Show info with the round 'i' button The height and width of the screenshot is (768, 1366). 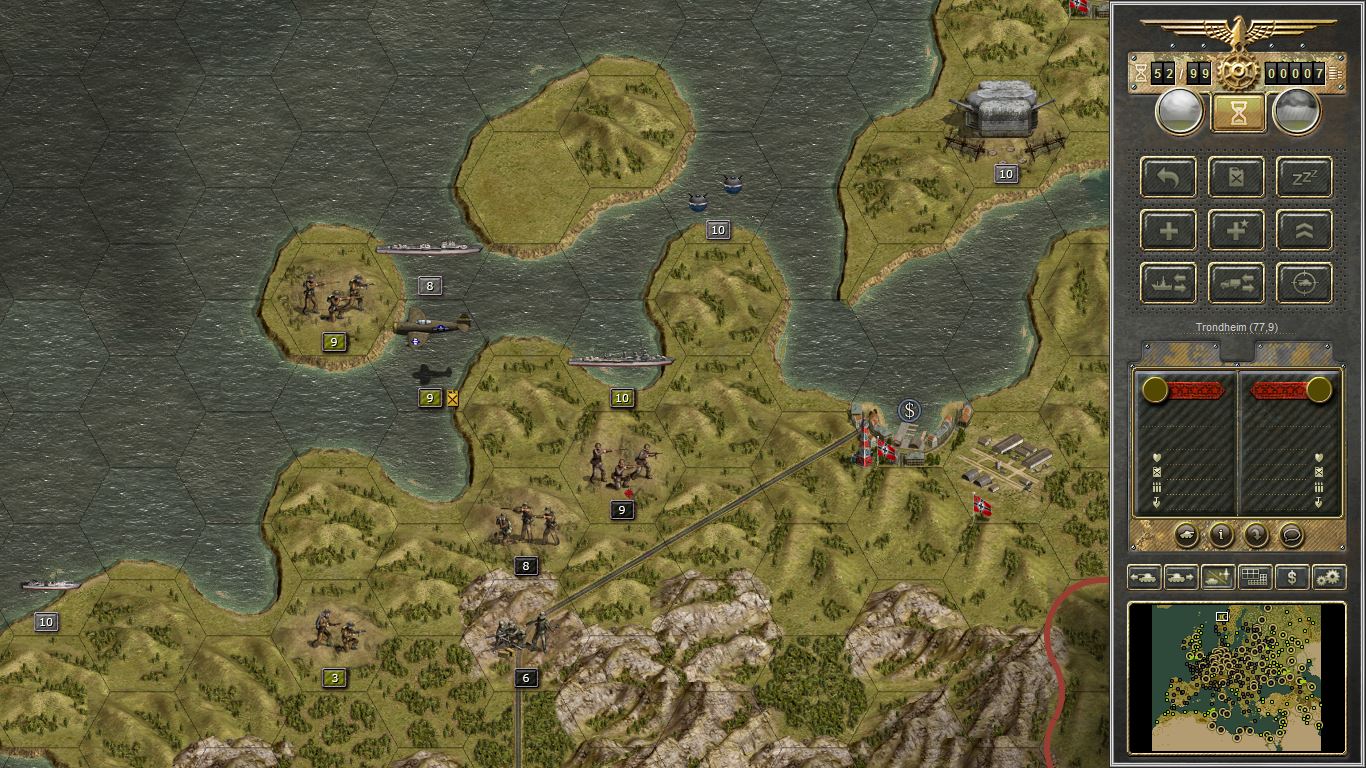coord(1221,535)
